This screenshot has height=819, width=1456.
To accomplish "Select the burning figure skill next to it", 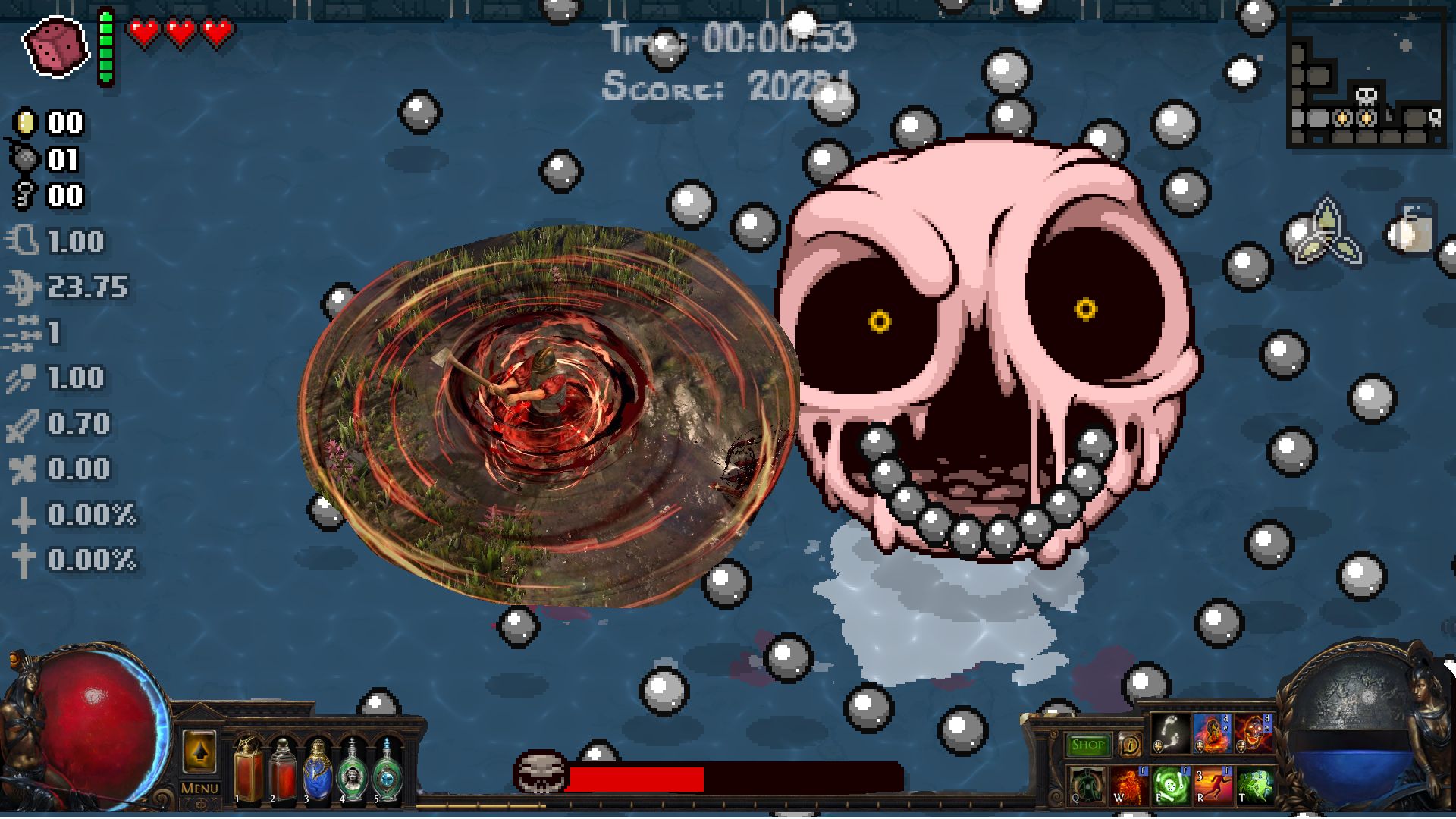I will [1212, 734].
